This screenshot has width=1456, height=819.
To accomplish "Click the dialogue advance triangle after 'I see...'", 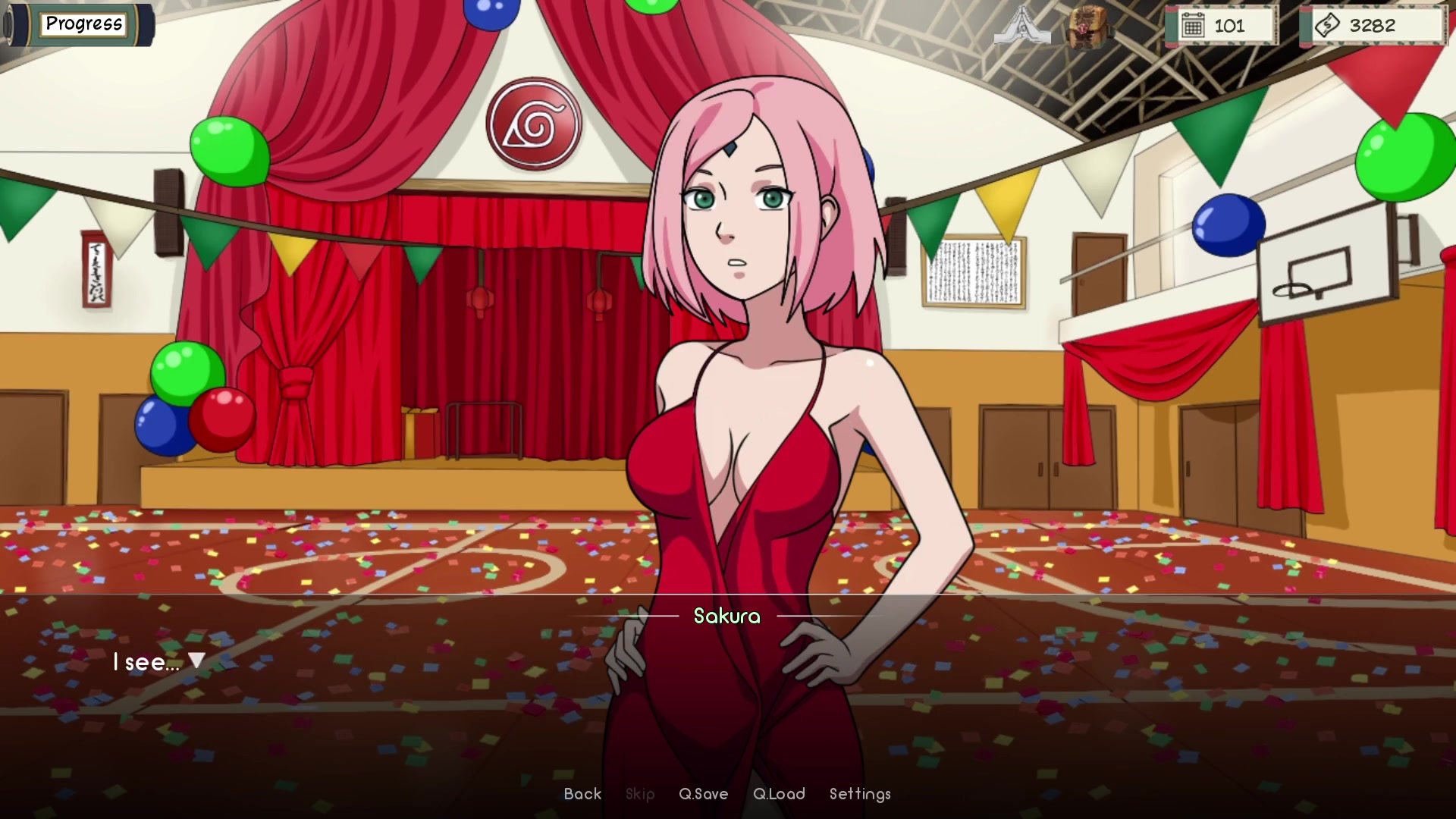I will (196, 661).
